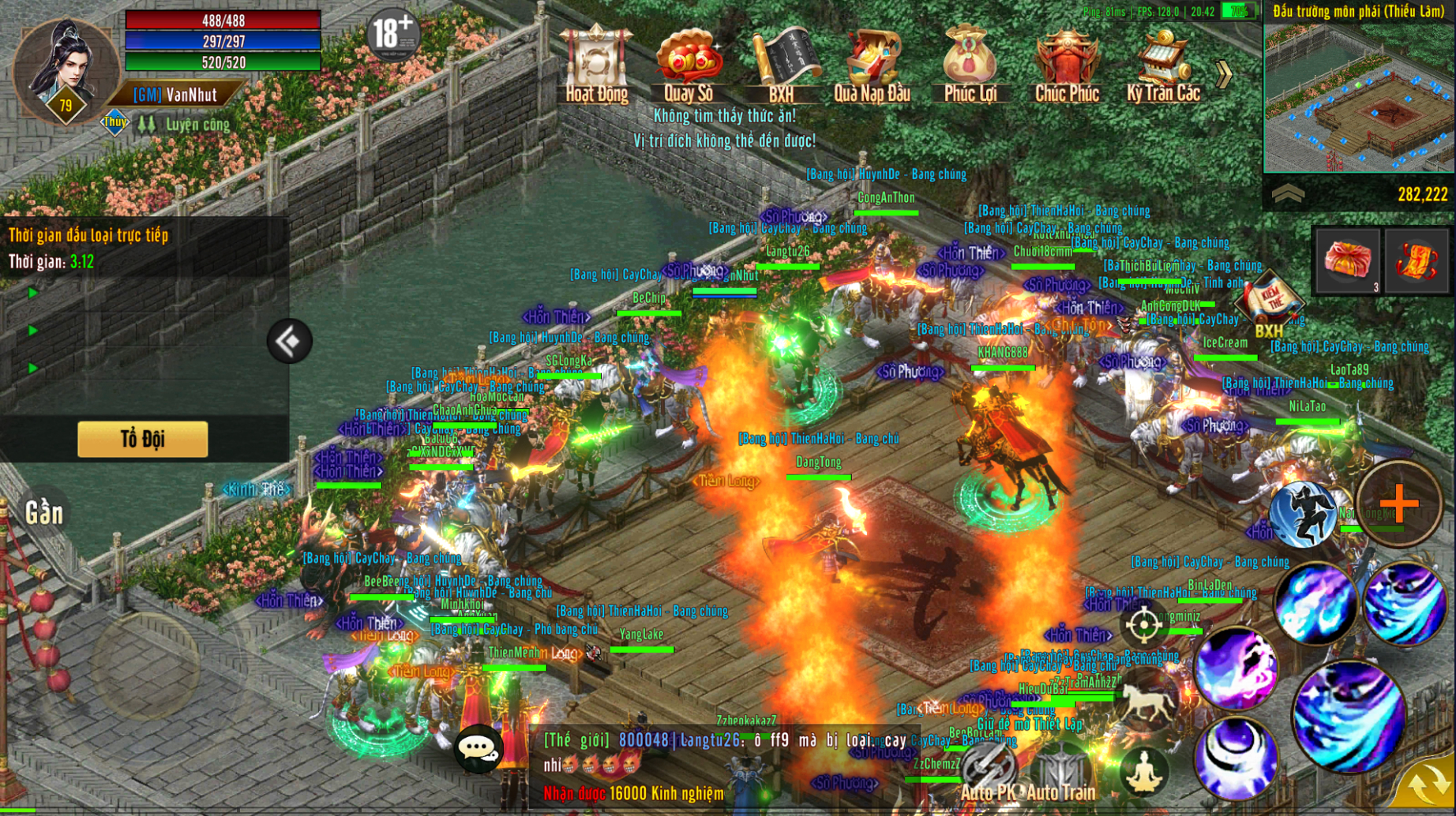Open the Thiếu Lâm arena minimap
The height and width of the screenshot is (816, 1456).
1359,96
